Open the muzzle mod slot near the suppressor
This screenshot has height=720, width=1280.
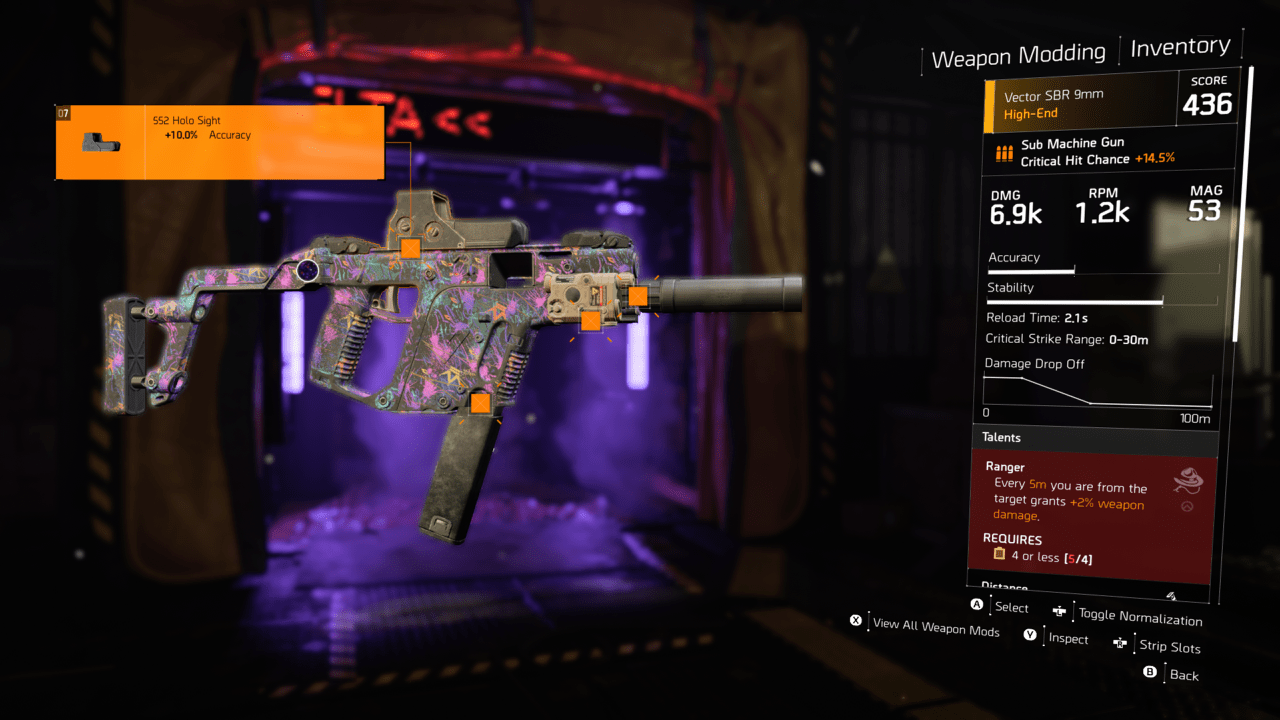pos(637,294)
